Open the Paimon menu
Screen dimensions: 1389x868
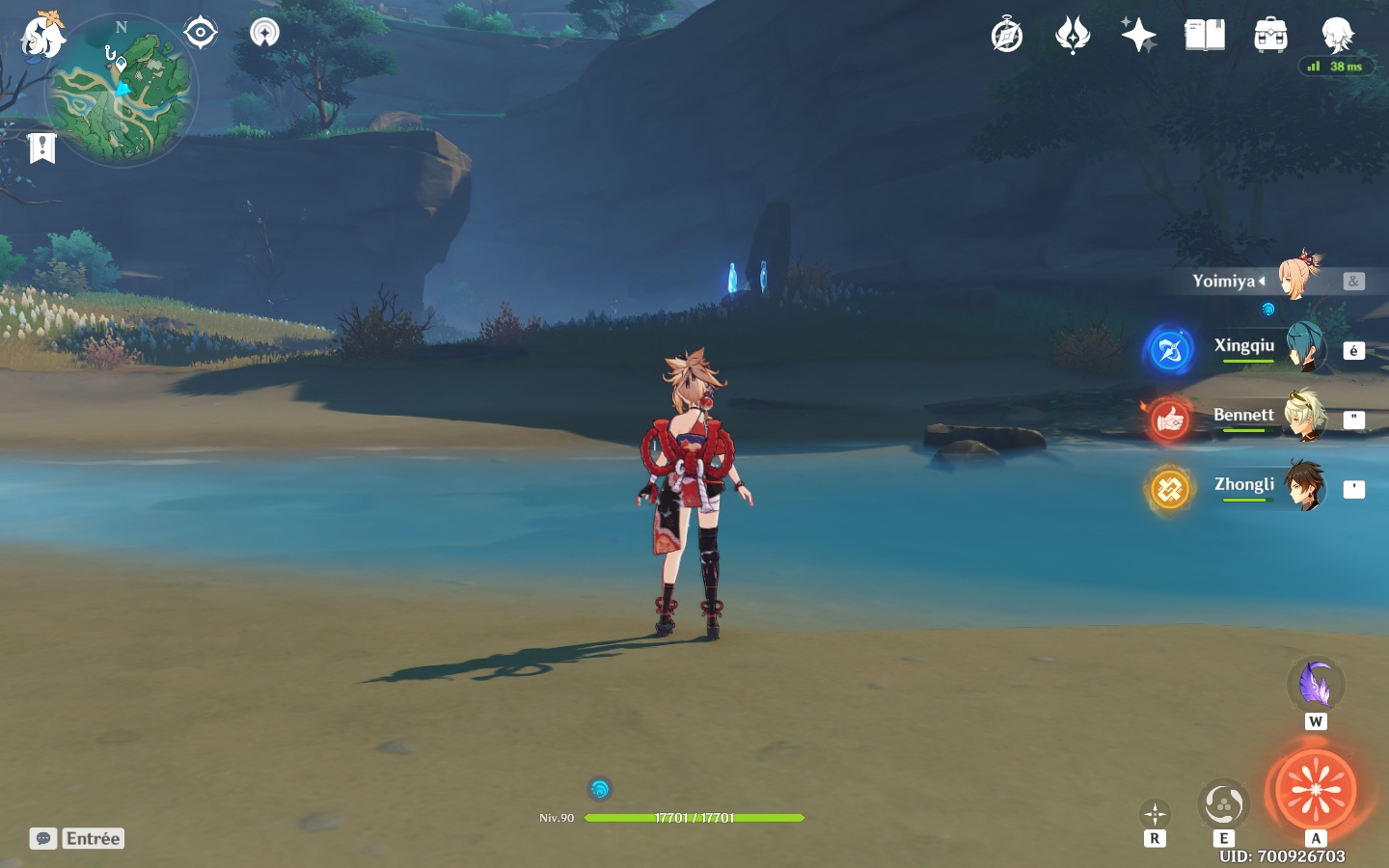(x=43, y=37)
